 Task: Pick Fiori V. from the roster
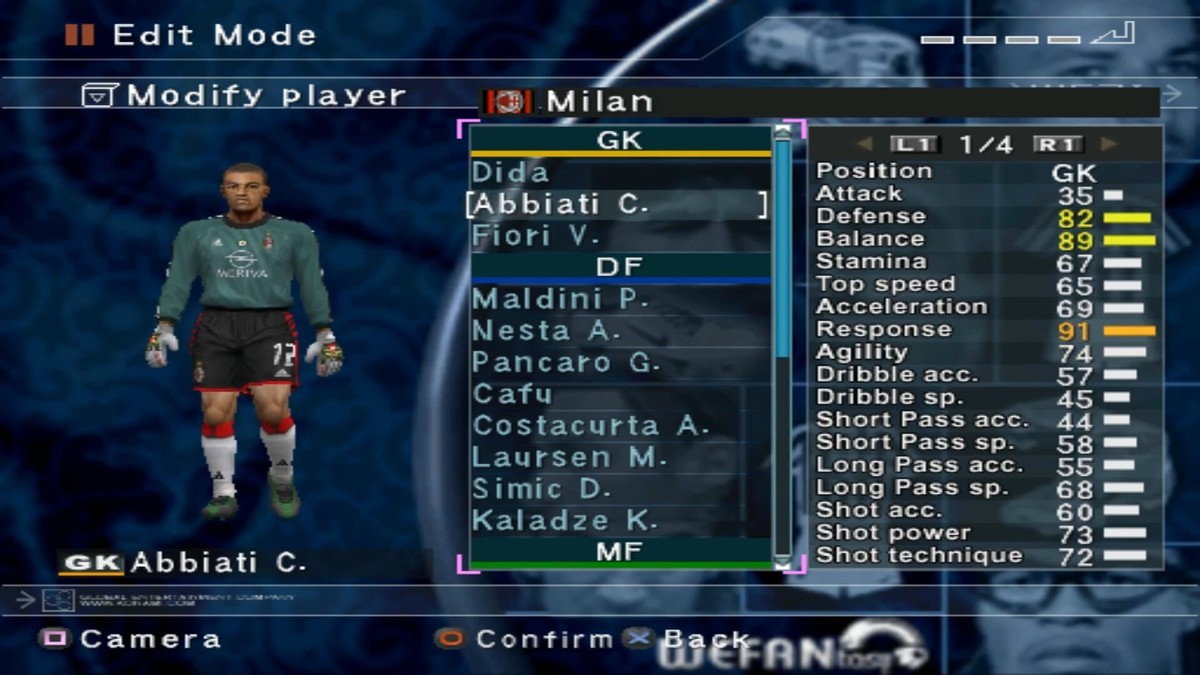[x=536, y=237]
